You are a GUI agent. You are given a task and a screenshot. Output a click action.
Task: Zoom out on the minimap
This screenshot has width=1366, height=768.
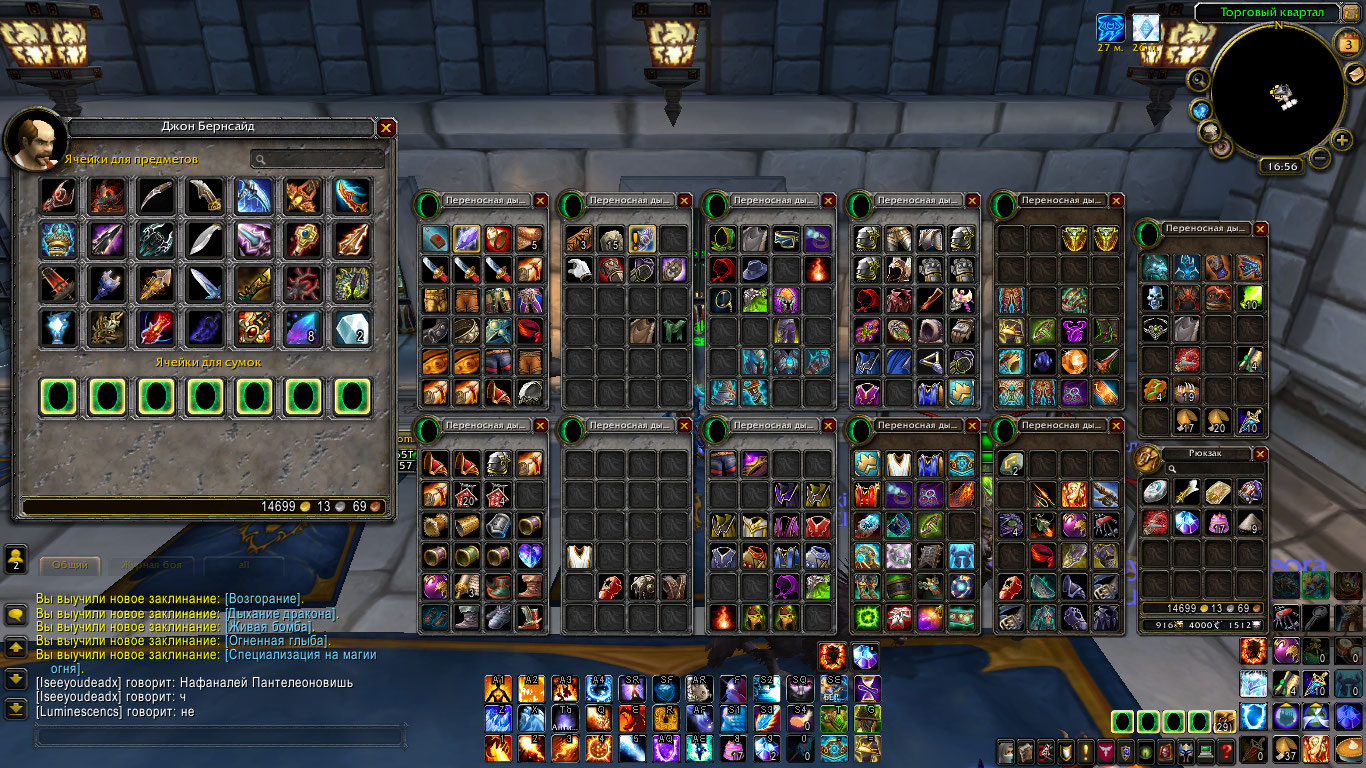[x=1320, y=157]
